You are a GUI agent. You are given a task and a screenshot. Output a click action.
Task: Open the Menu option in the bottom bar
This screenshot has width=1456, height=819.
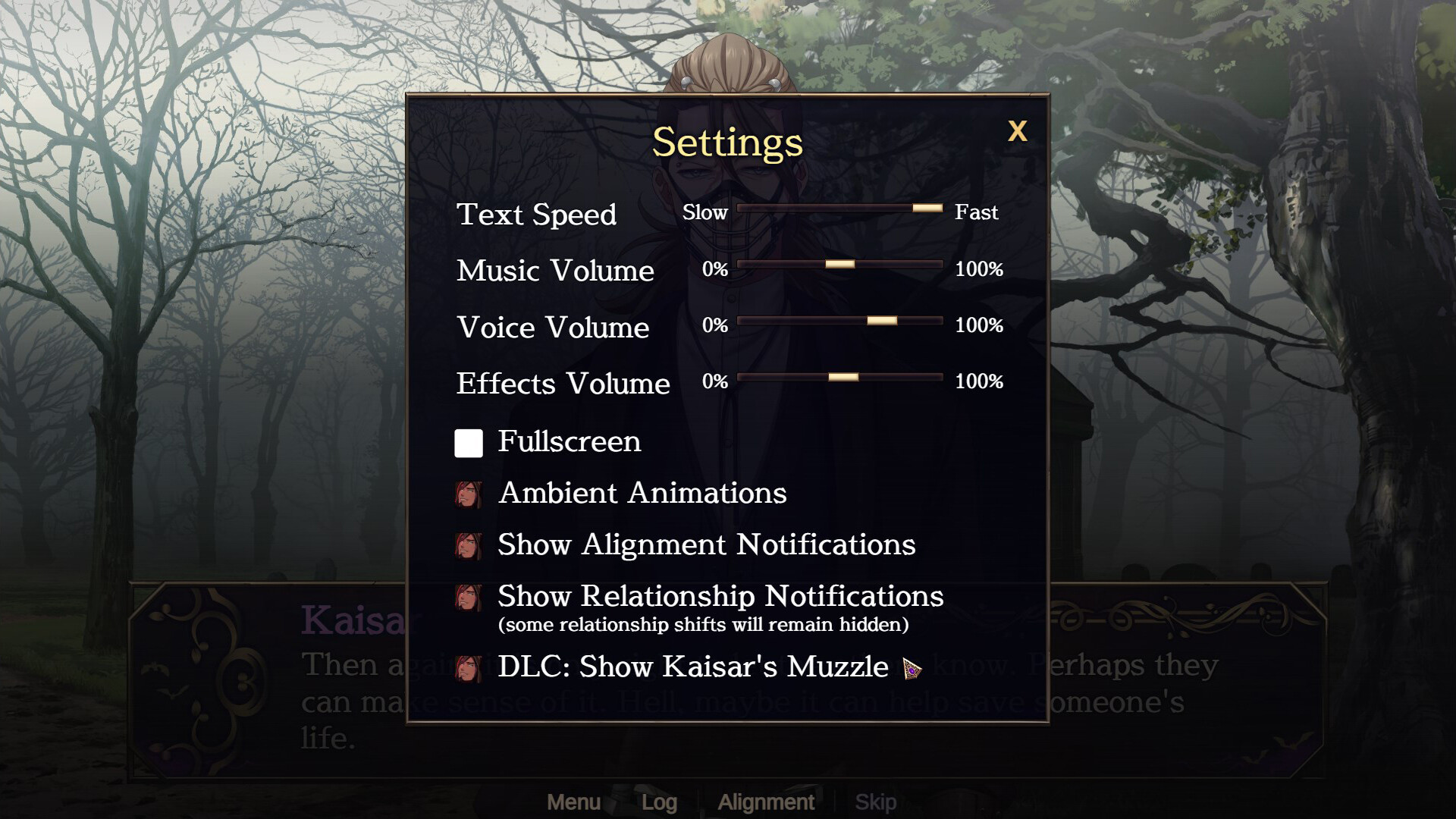point(574,802)
